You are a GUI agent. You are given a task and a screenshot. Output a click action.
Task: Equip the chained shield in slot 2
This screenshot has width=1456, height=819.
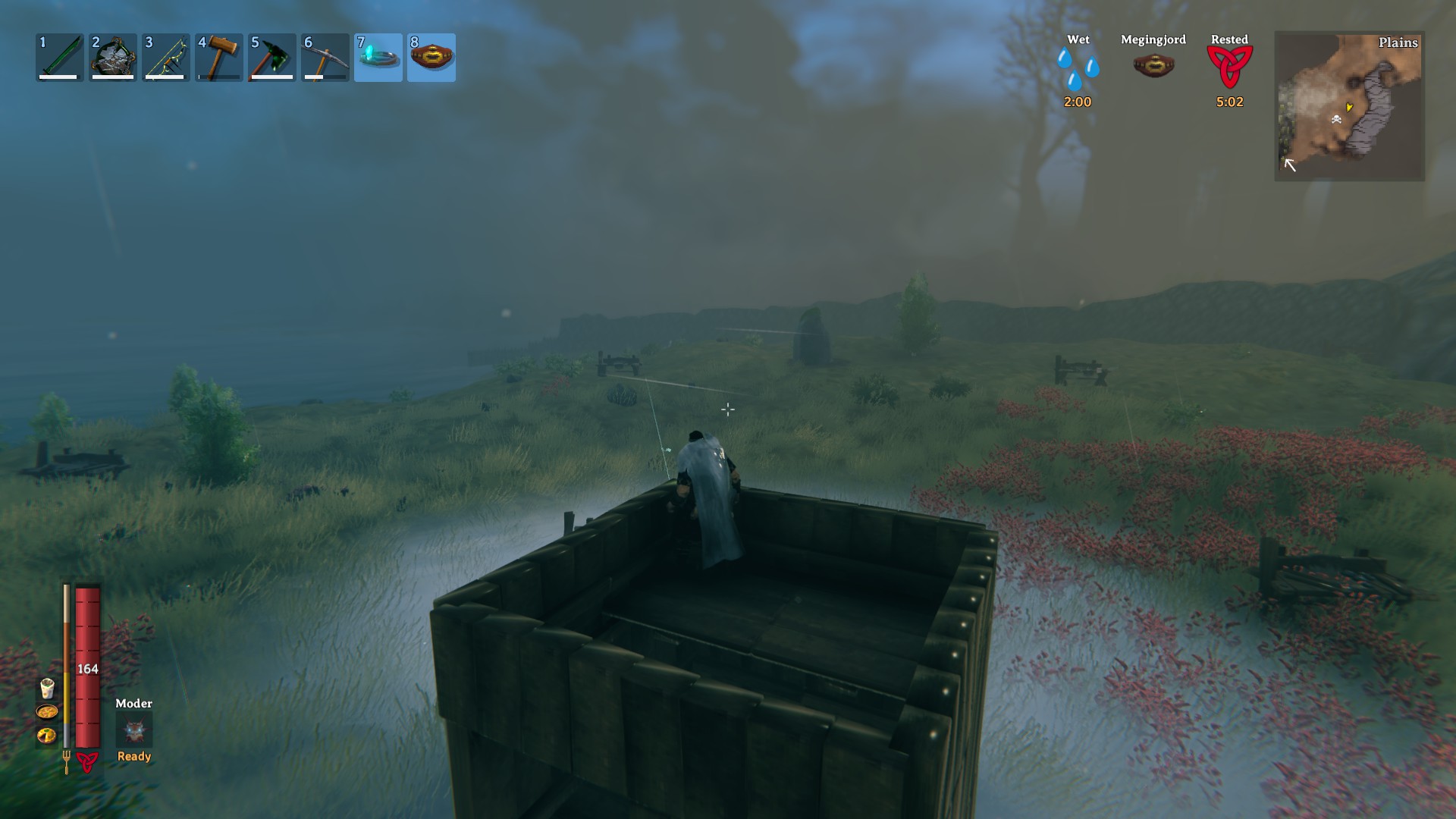[x=113, y=57]
